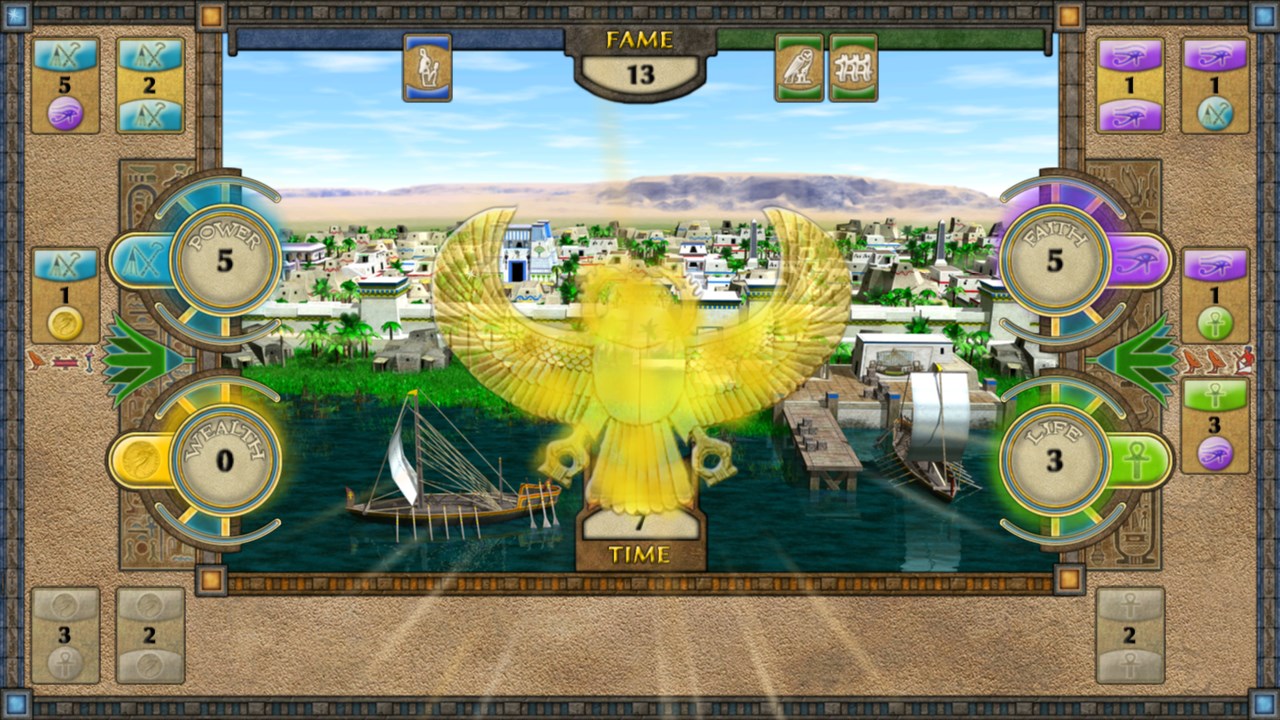Select the gray ankh card with value 2

coord(1130,635)
